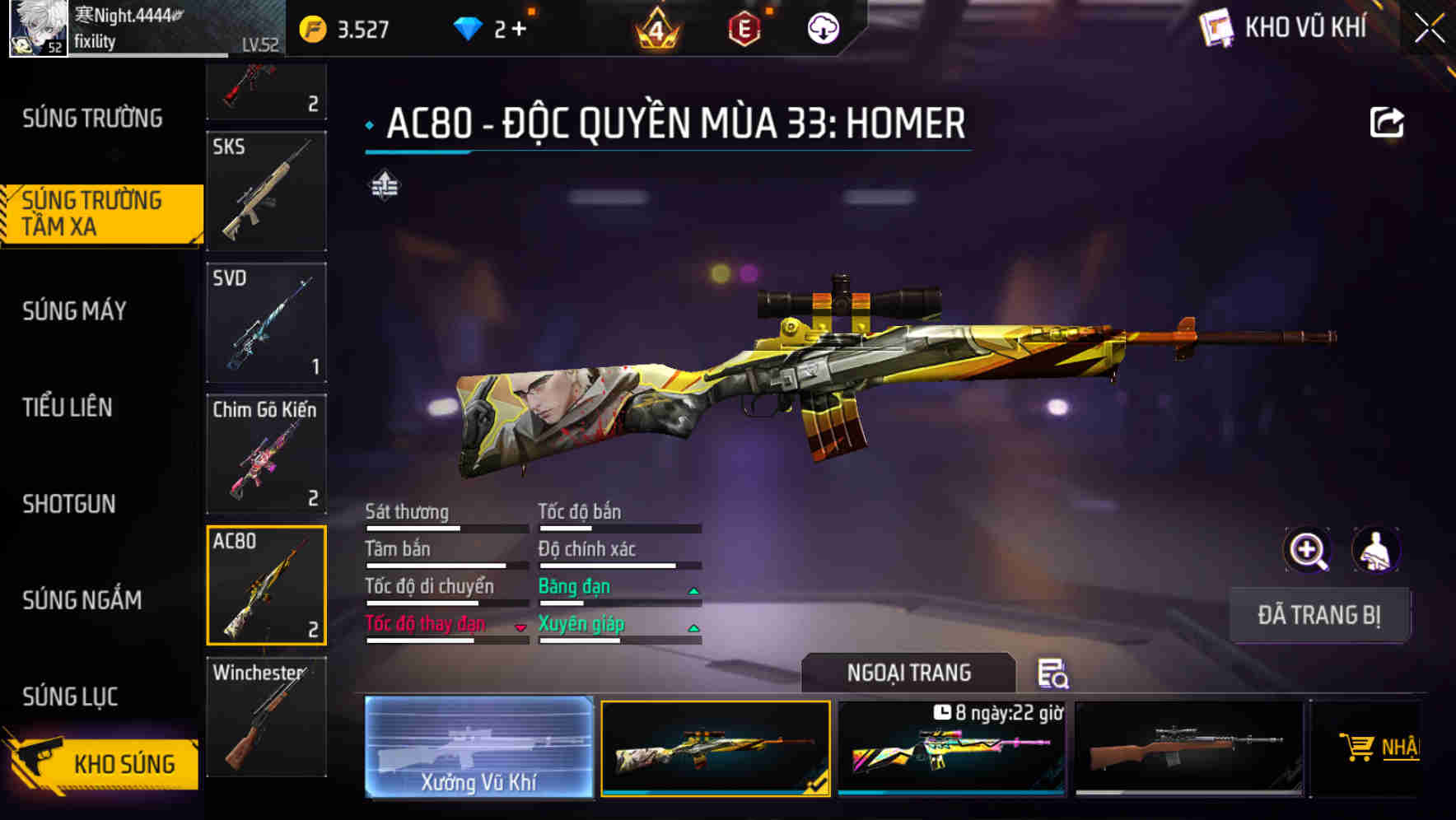Click the weapon attribute icon below the title

[x=385, y=185]
